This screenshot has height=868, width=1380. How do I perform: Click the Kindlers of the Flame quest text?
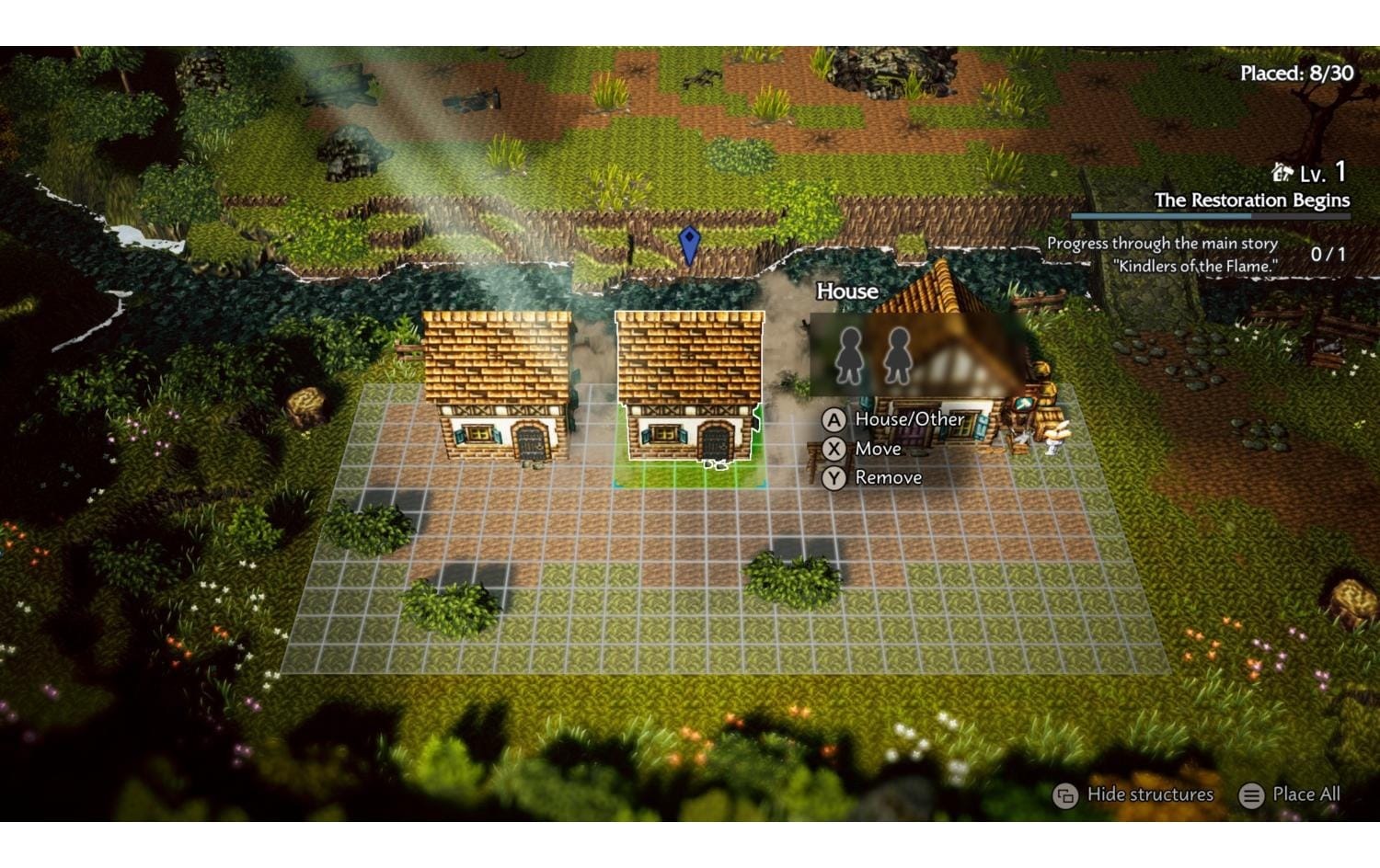[x=1196, y=266]
